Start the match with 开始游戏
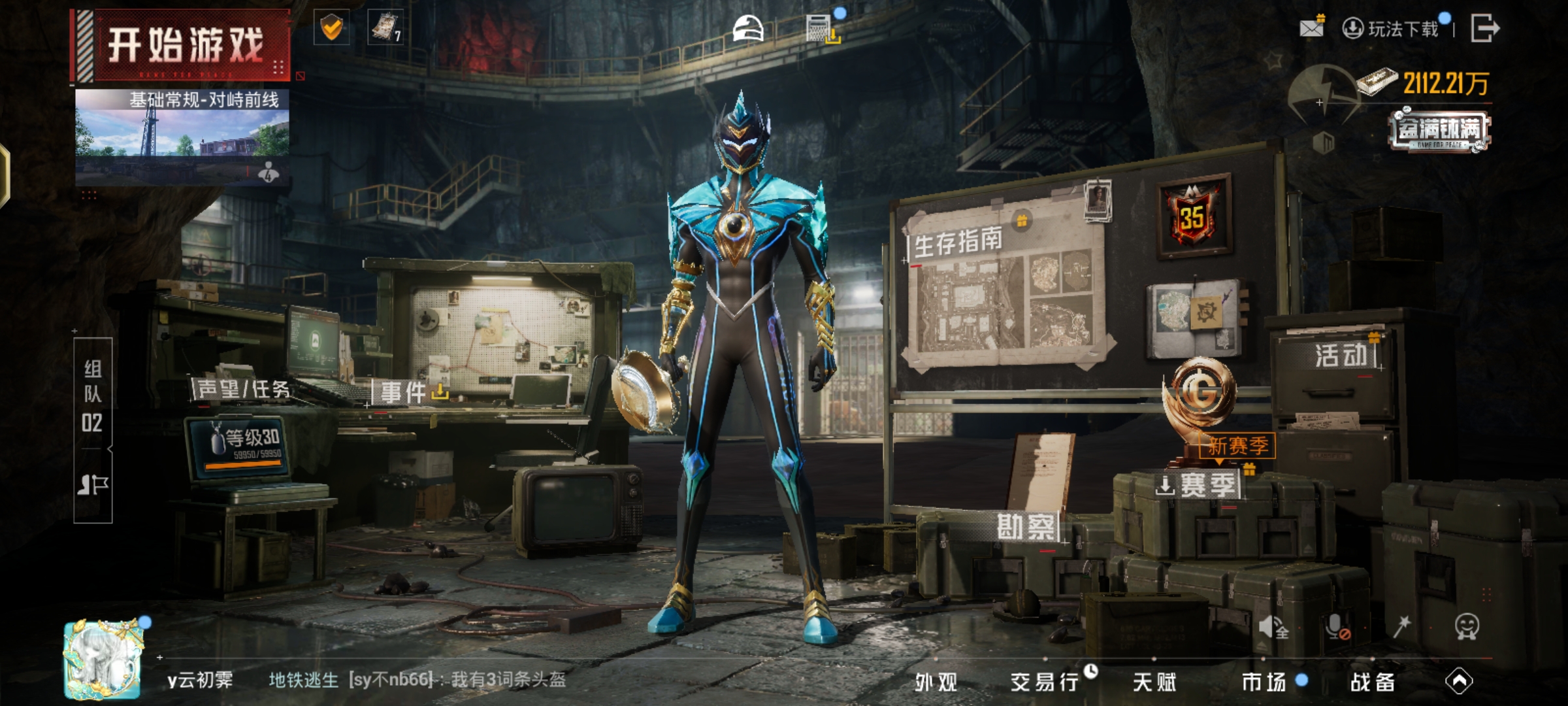Screen dimensions: 1568x706 coord(185,46)
